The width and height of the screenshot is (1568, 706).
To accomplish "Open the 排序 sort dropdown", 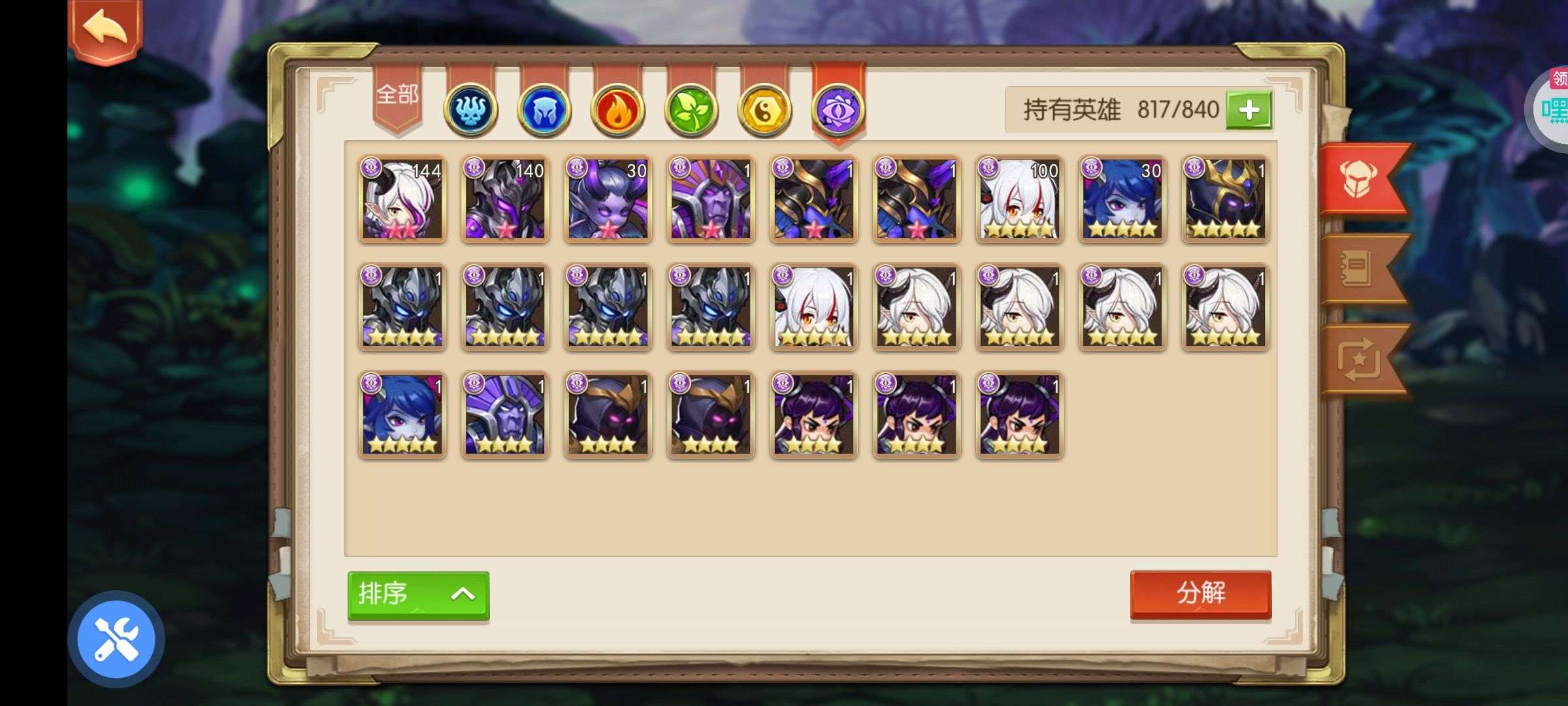I will coord(418,594).
